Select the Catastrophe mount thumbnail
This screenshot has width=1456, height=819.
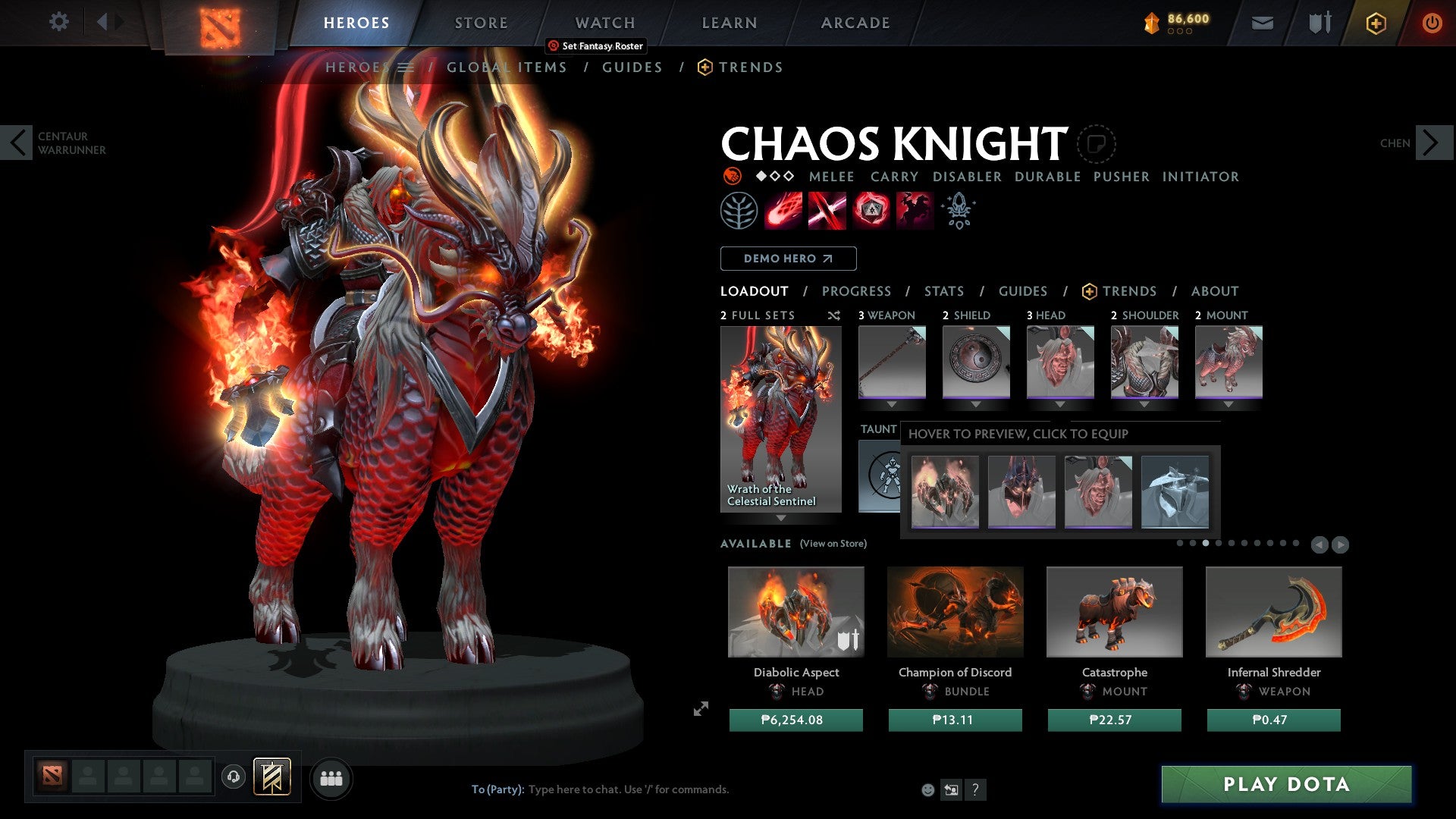[1114, 612]
